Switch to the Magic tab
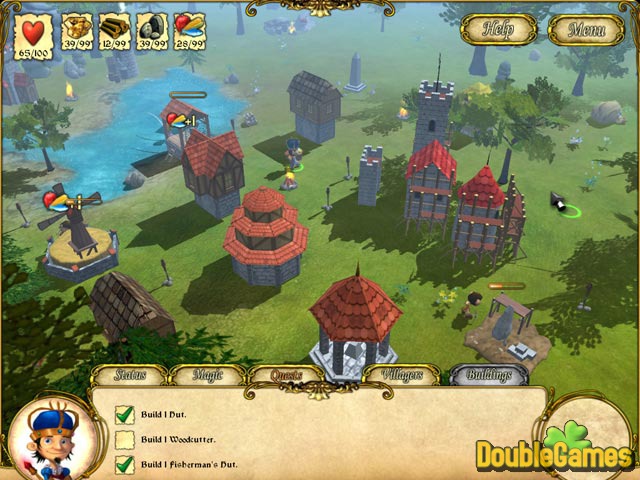 207,376
